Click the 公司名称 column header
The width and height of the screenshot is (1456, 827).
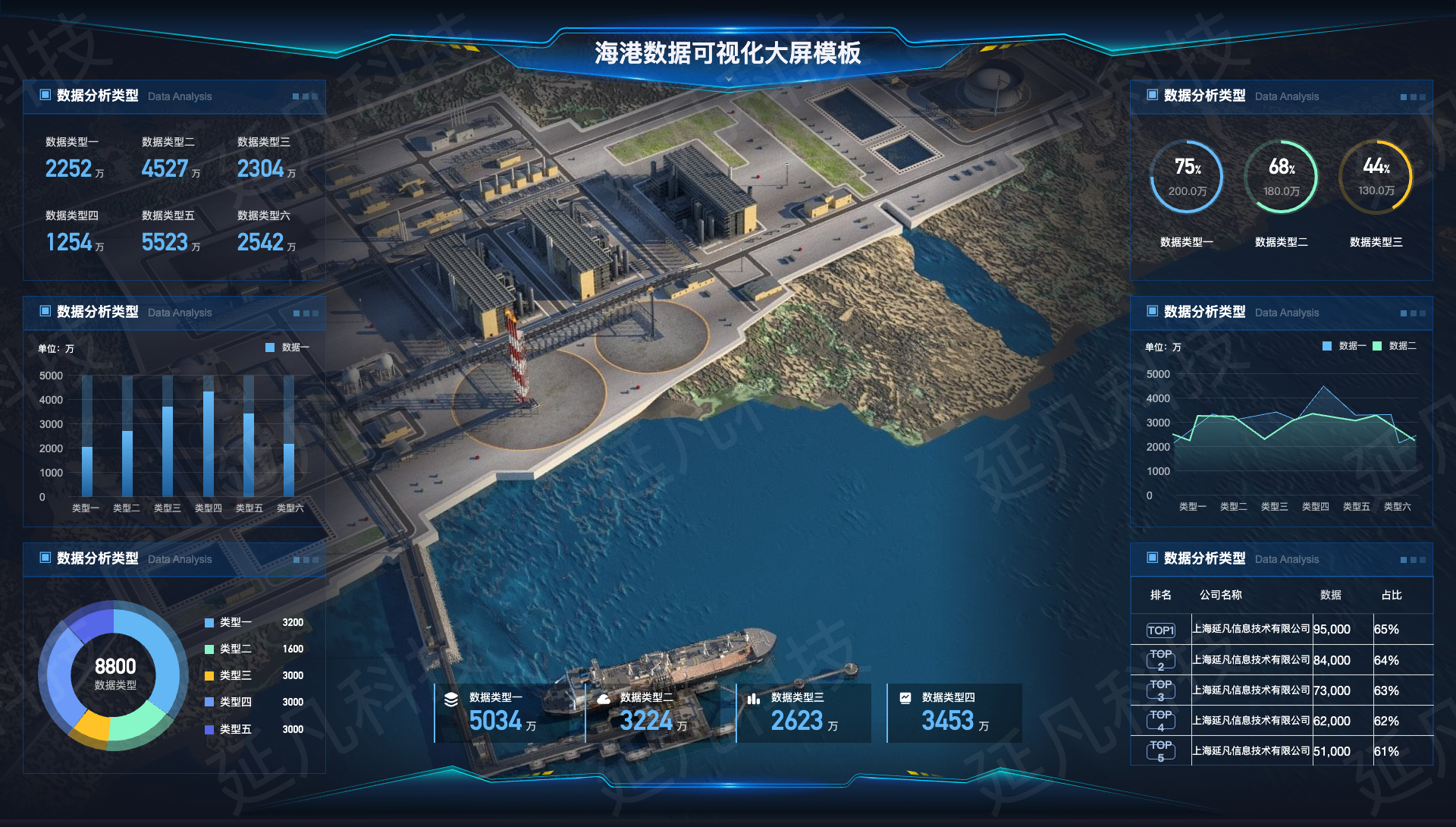(x=1220, y=596)
